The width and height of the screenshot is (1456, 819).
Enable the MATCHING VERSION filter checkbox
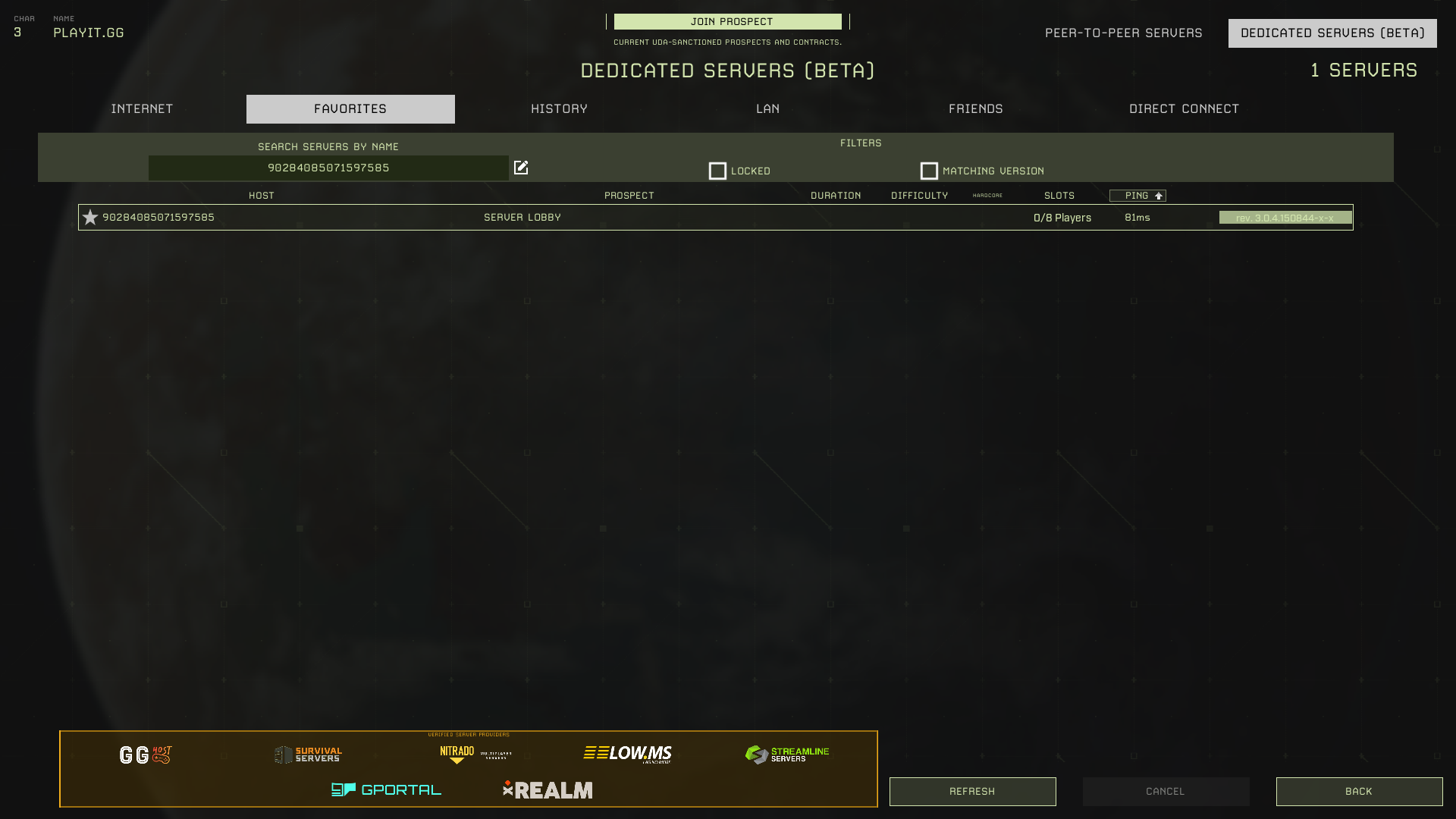point(929,171)
